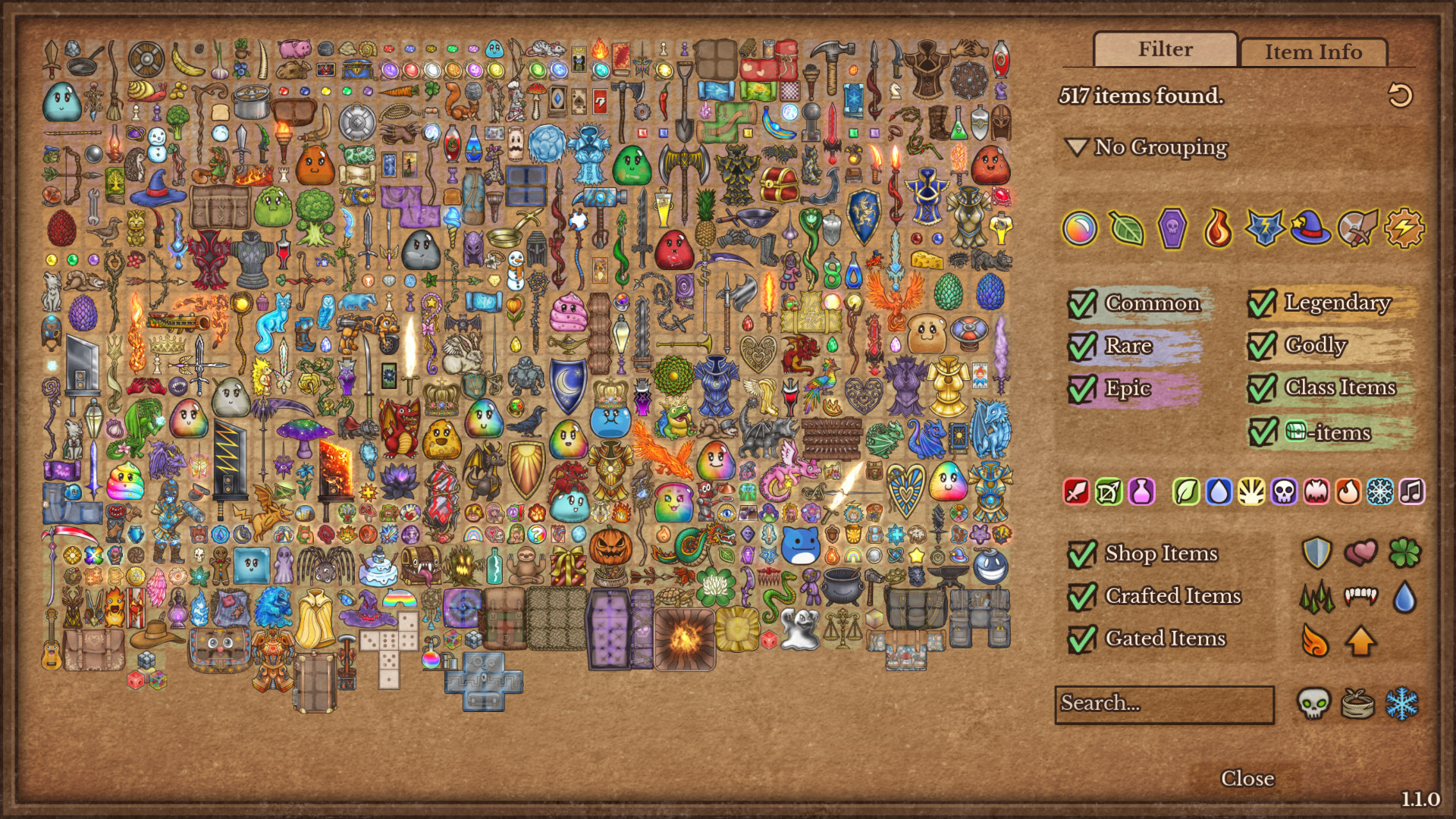This screenshot has height=819, width=1456.
Task: Disable the Class Items checkbox
Action: click(x=1262, y=388)
